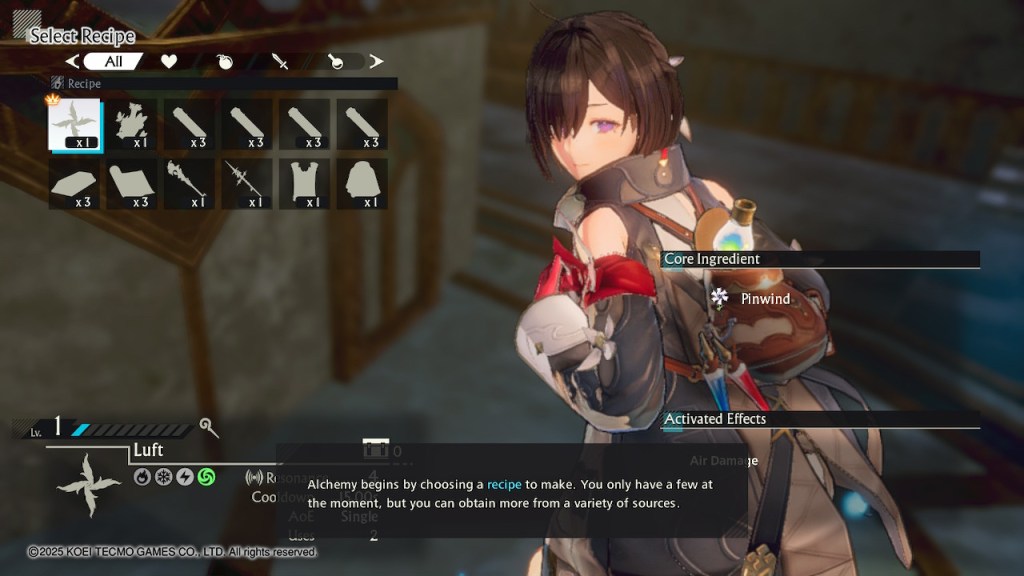This screenshot has height=576, width=1024.
Task: Choose the hooded cloak recipe
Action: click(x=362, y=184)
